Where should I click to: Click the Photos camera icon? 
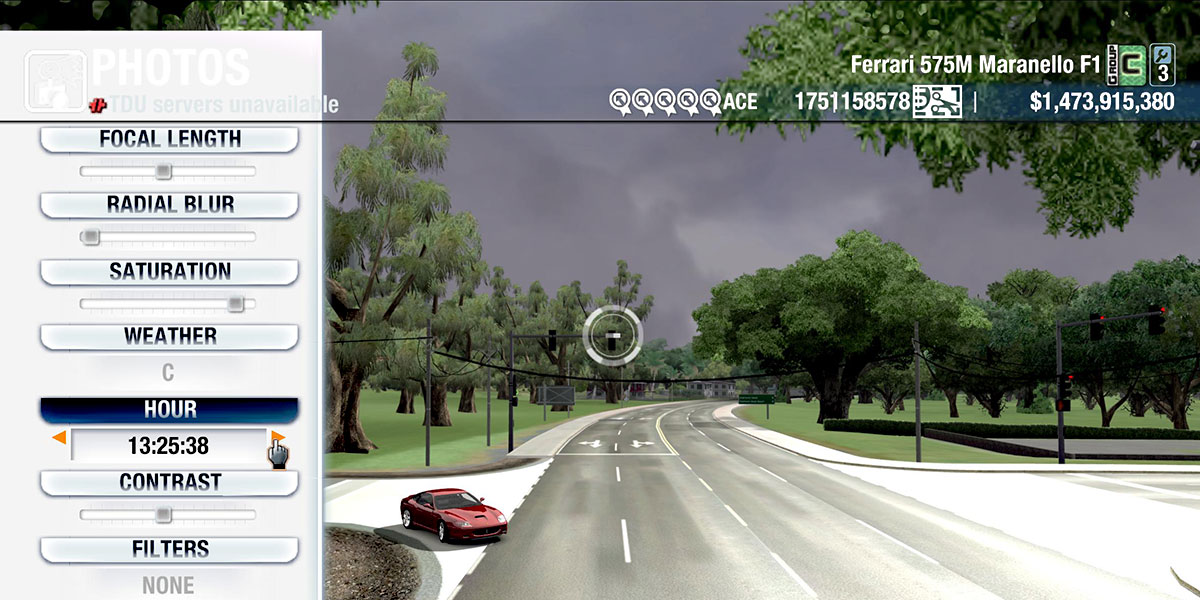click(x=54, y=80)
